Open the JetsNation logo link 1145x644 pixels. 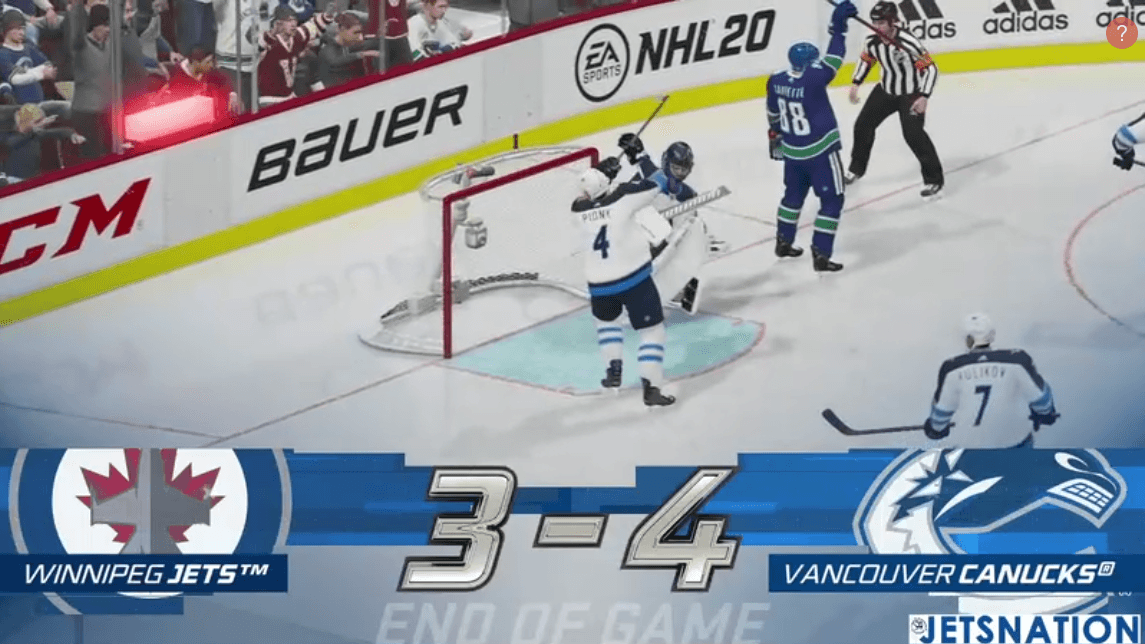coord(1024,629)
